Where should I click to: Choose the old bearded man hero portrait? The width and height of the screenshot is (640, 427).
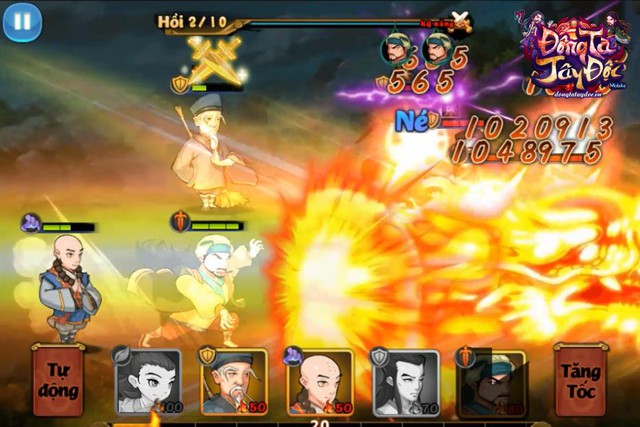(x=234, y=381)
